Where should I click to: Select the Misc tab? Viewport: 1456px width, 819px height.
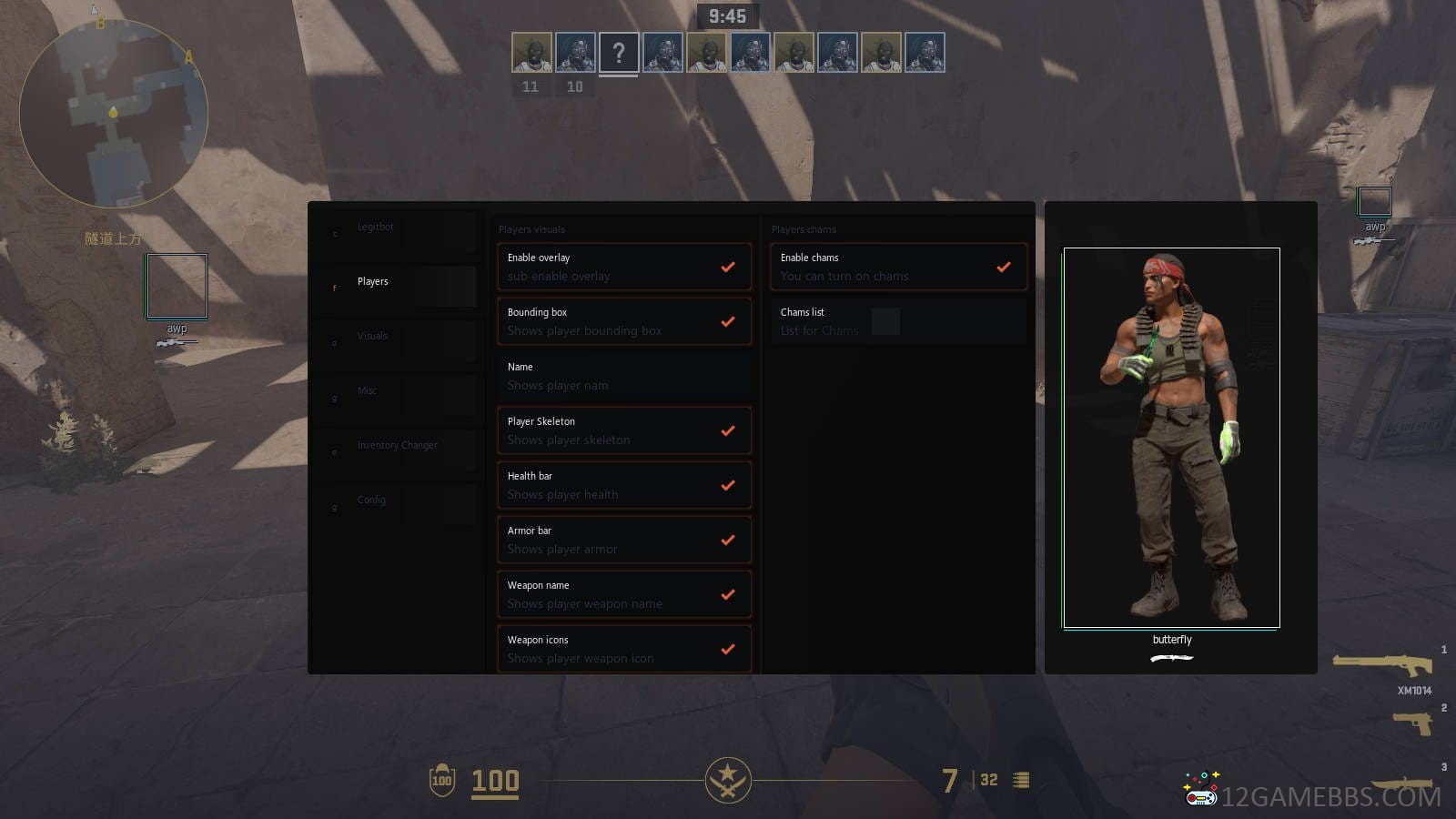click(x=367, y=391)
